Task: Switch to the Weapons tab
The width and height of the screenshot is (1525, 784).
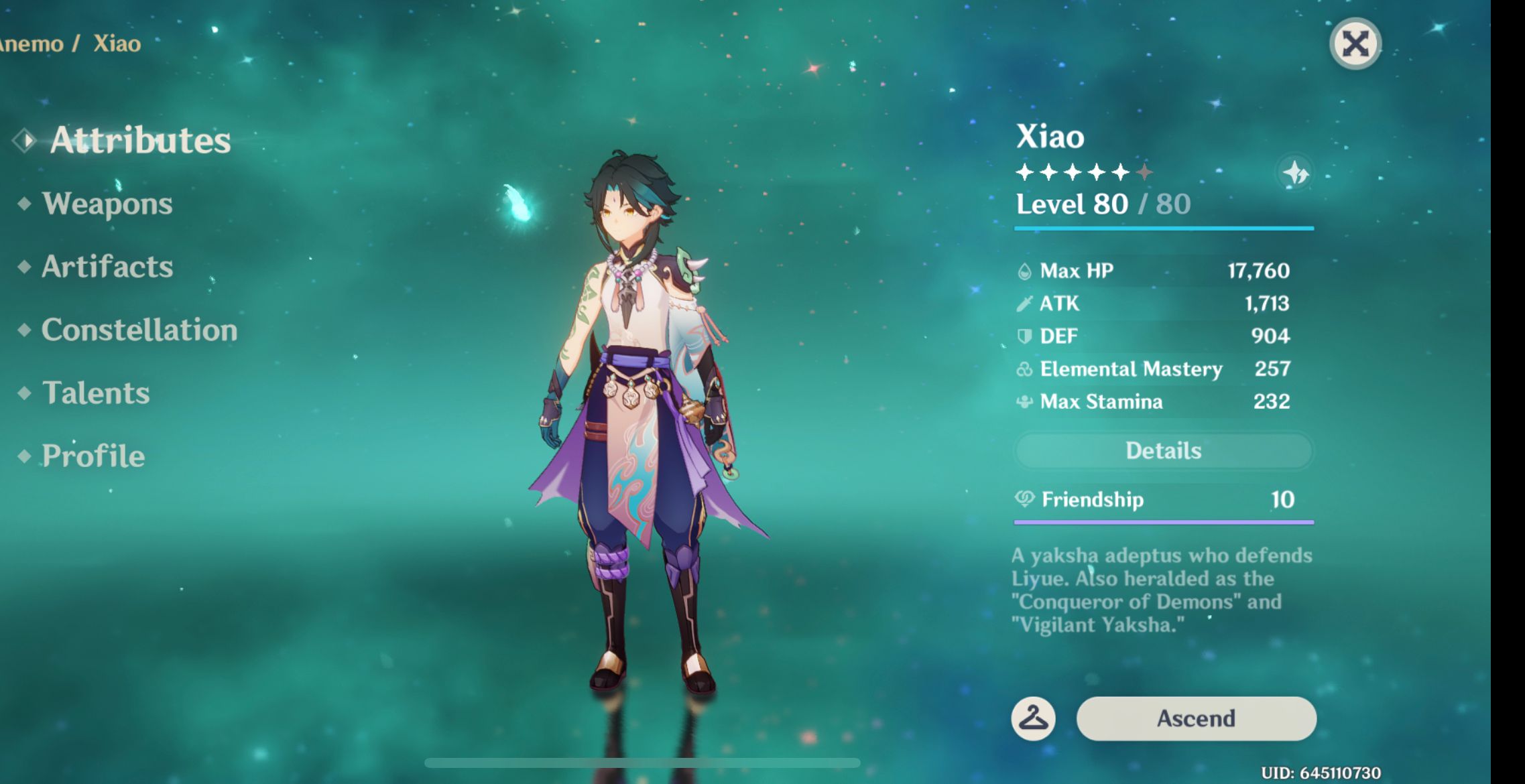Action: [x=107, y=204]
